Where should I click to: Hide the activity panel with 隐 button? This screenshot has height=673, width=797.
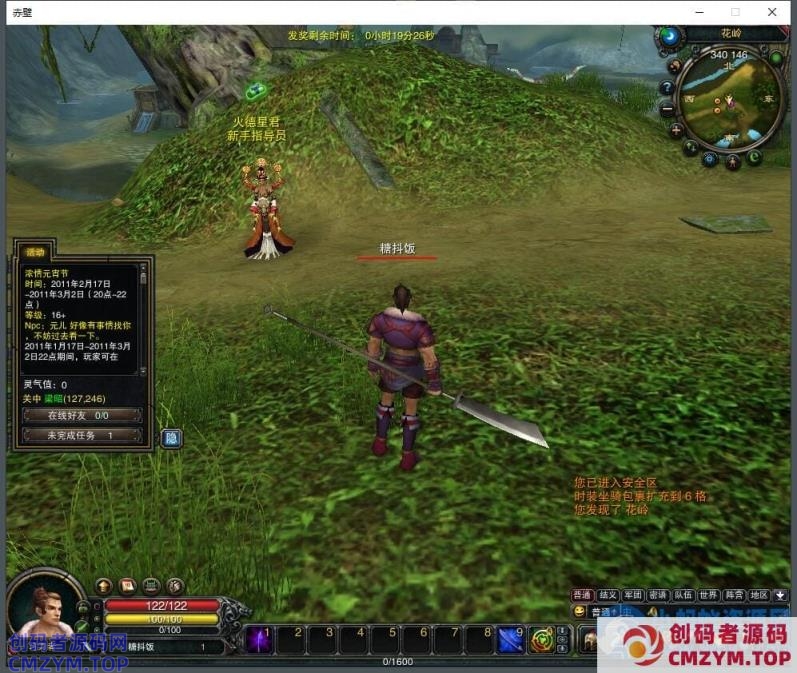(x=171, y=437)
